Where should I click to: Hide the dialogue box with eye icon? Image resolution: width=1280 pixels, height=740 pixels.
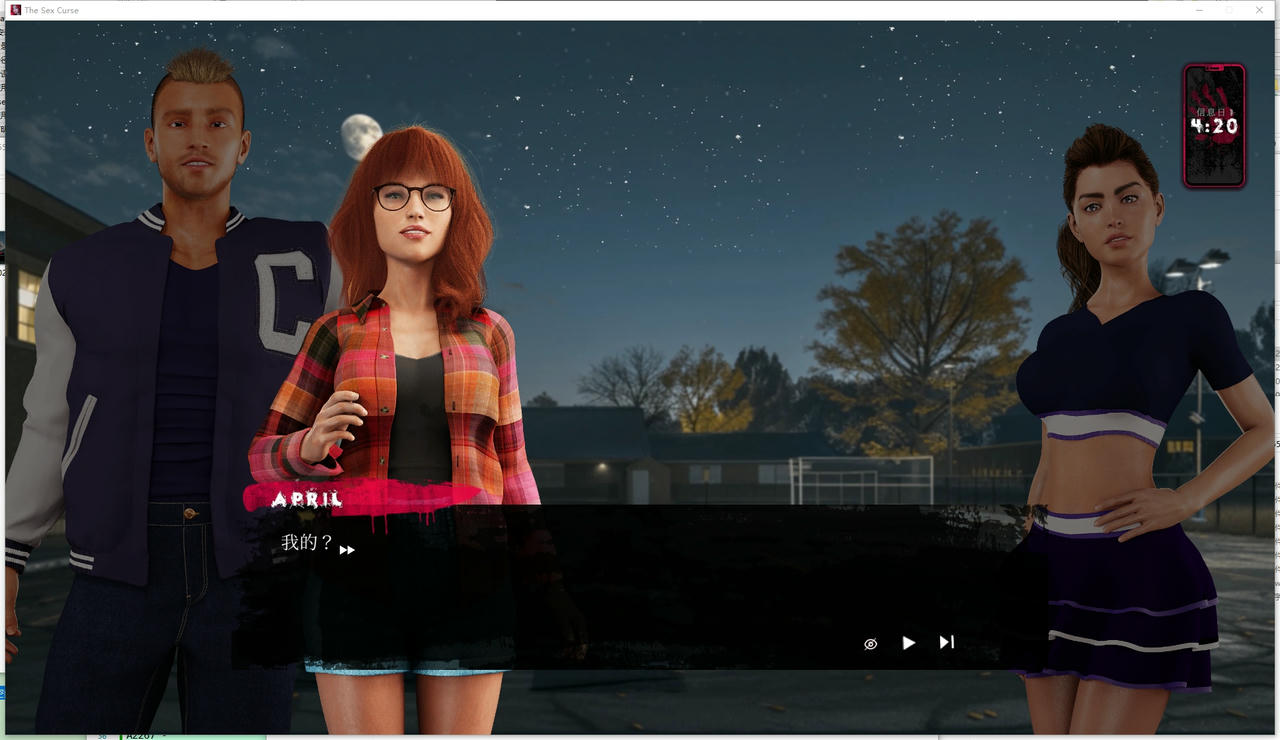pos(870,644)
